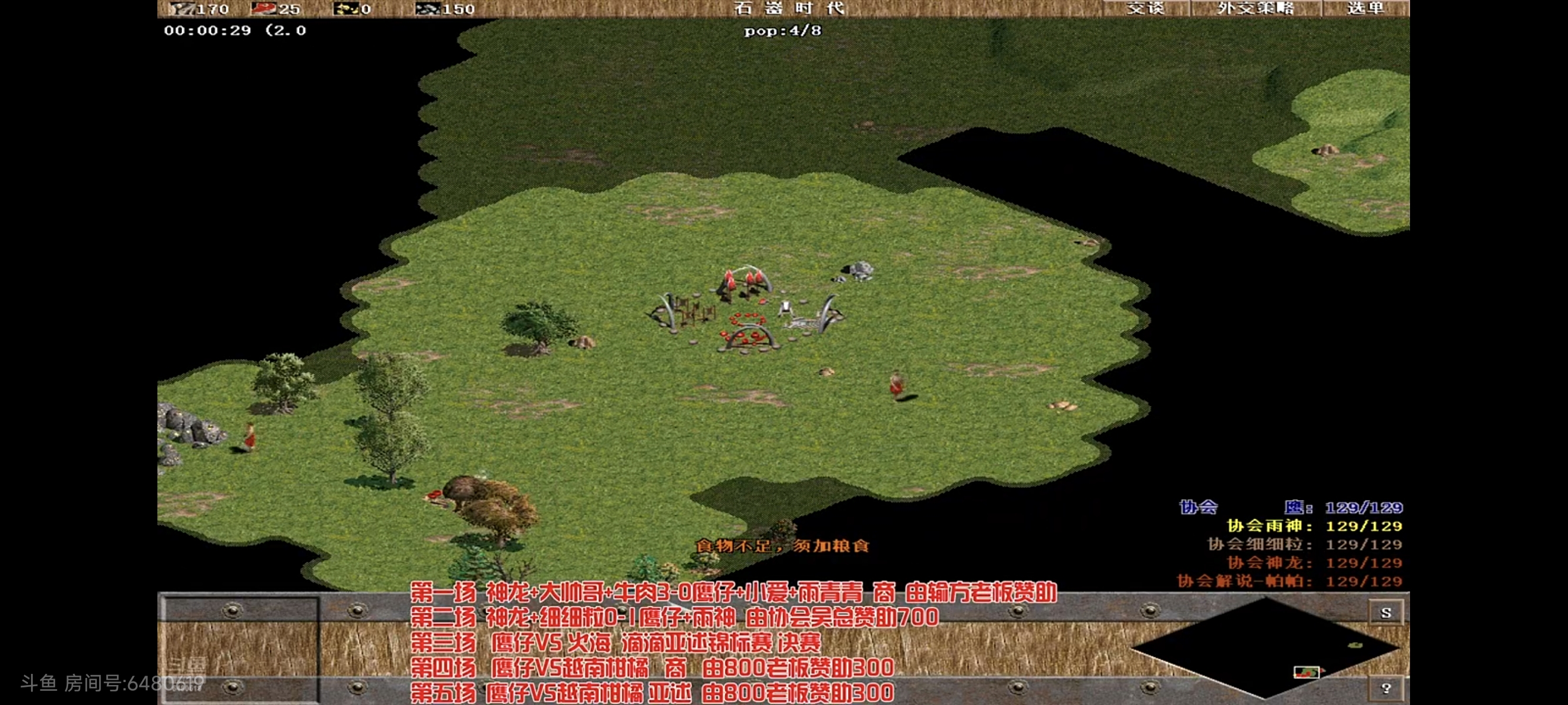
Task: Open the 选单 game menu
Action: [x=1365, y=9]
